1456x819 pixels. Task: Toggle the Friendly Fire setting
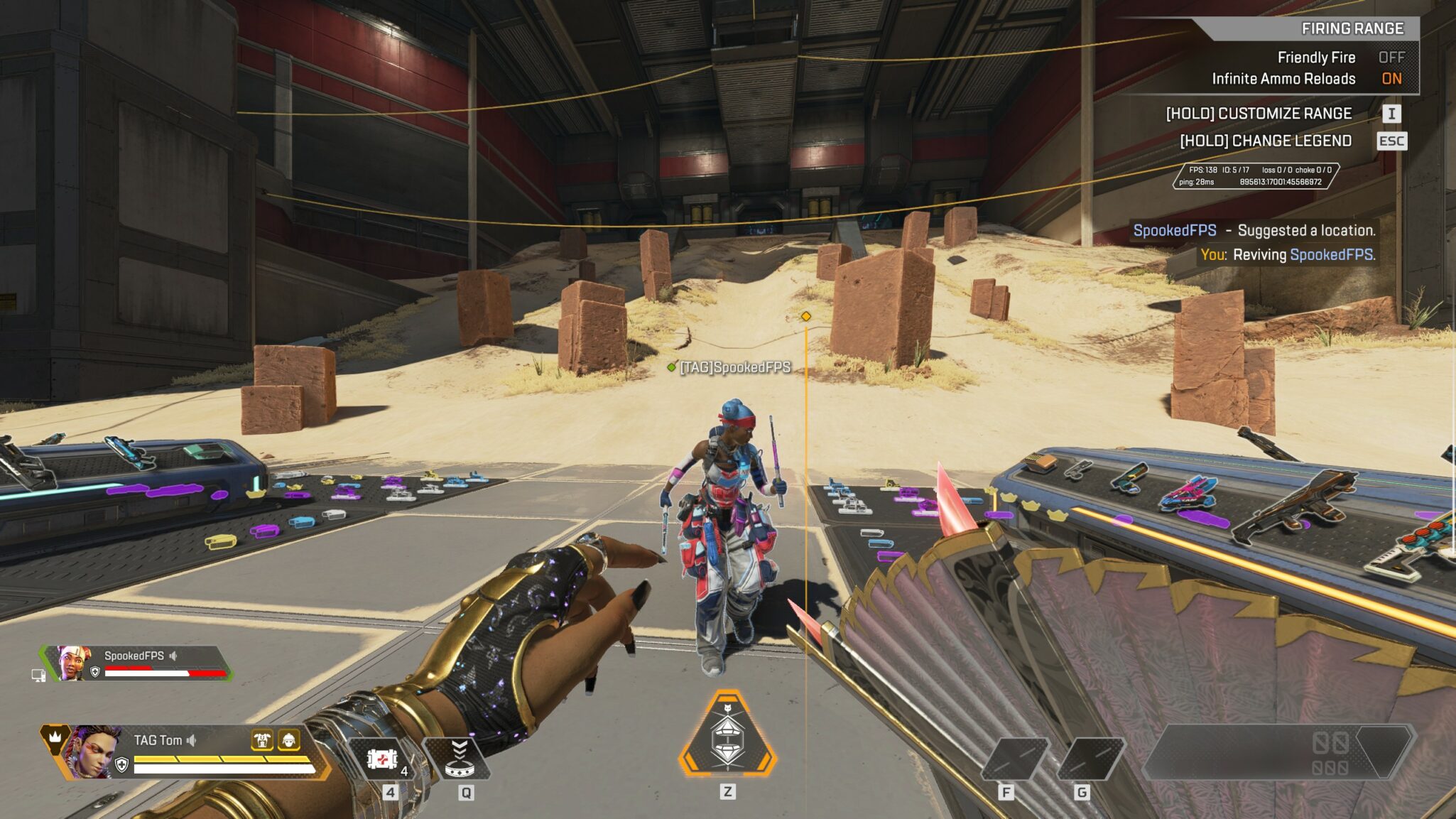1391,58
